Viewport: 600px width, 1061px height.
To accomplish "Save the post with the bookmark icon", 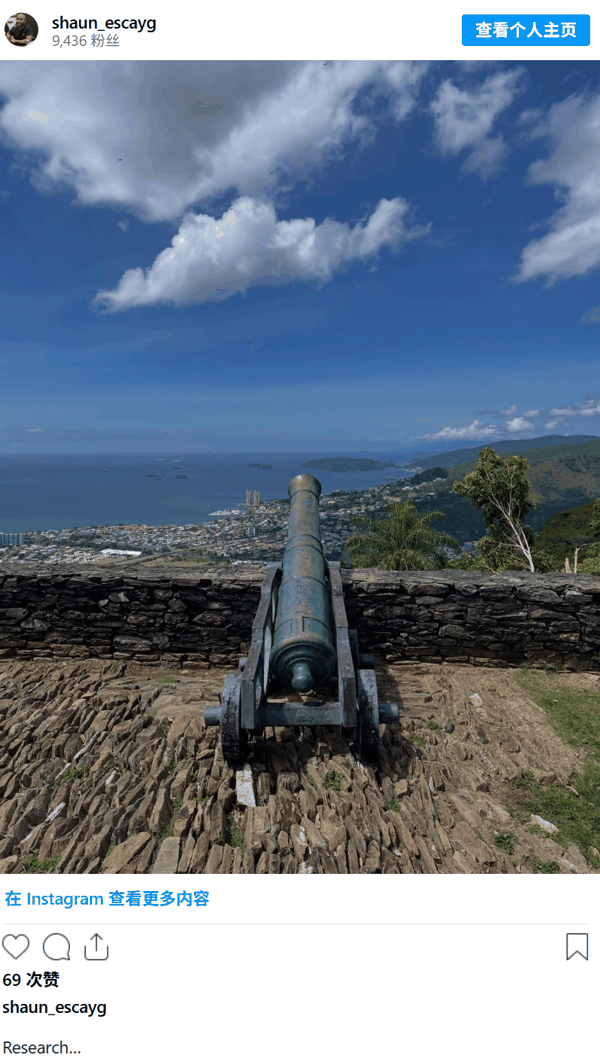I will [x=577, y=947].
